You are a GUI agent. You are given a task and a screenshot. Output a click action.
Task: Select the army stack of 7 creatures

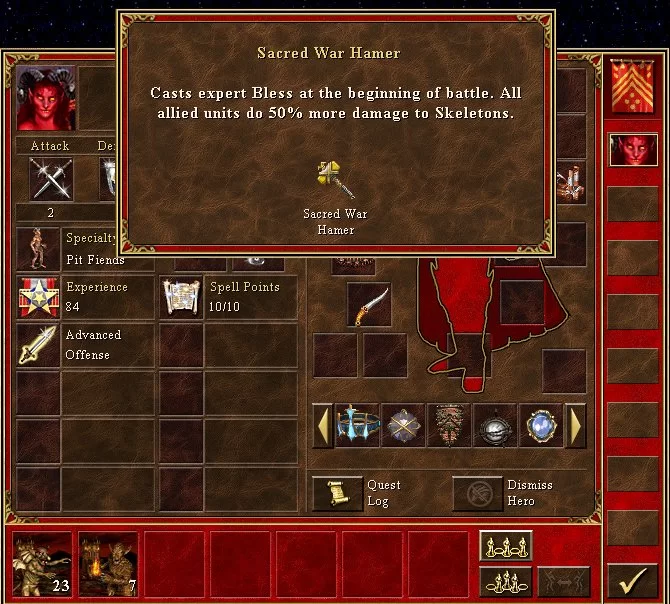pyautogui.click(x=108, y=564)
